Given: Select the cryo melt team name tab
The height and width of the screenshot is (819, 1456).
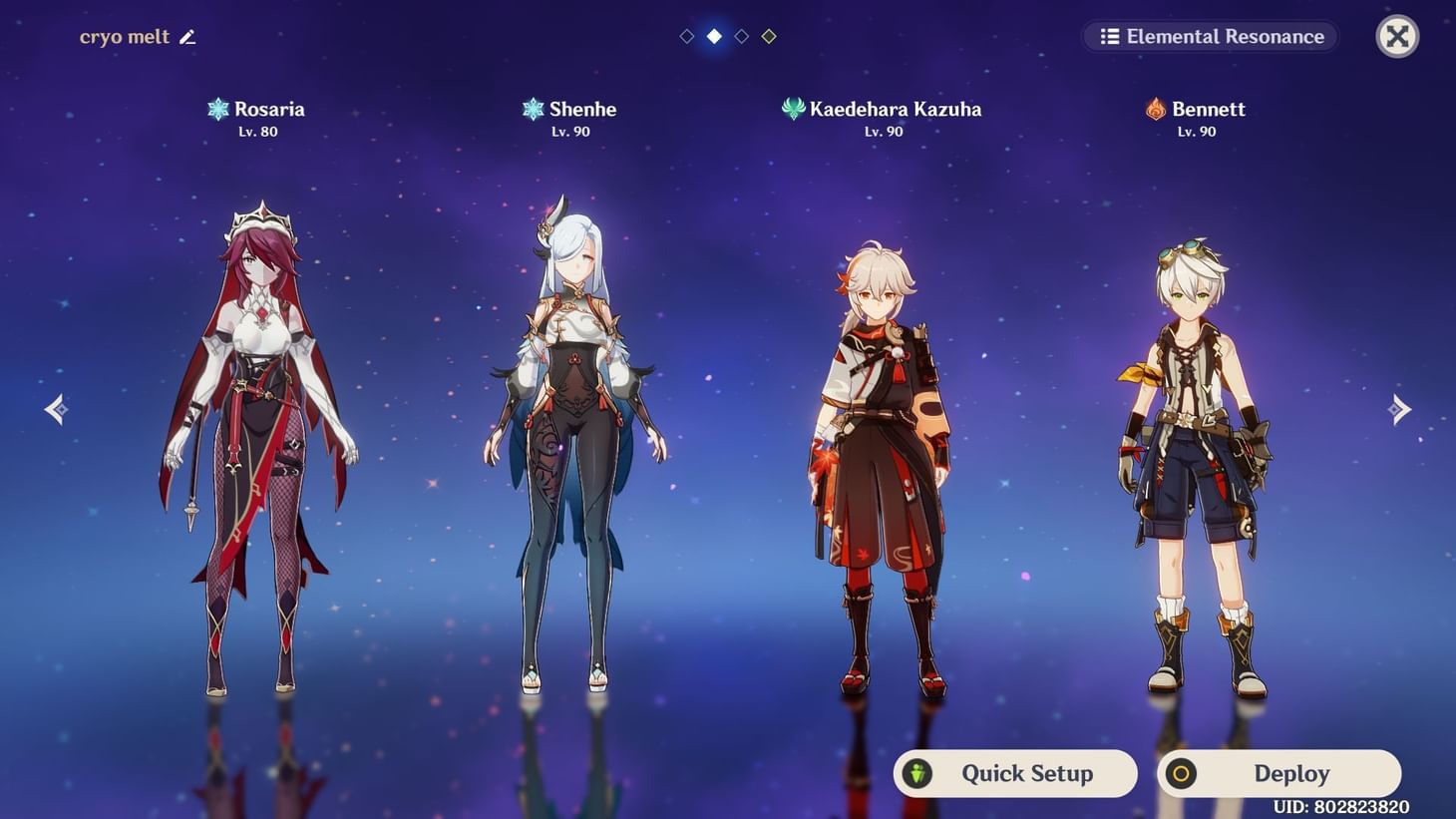Looking at the screenshot, I should [126, 36].
